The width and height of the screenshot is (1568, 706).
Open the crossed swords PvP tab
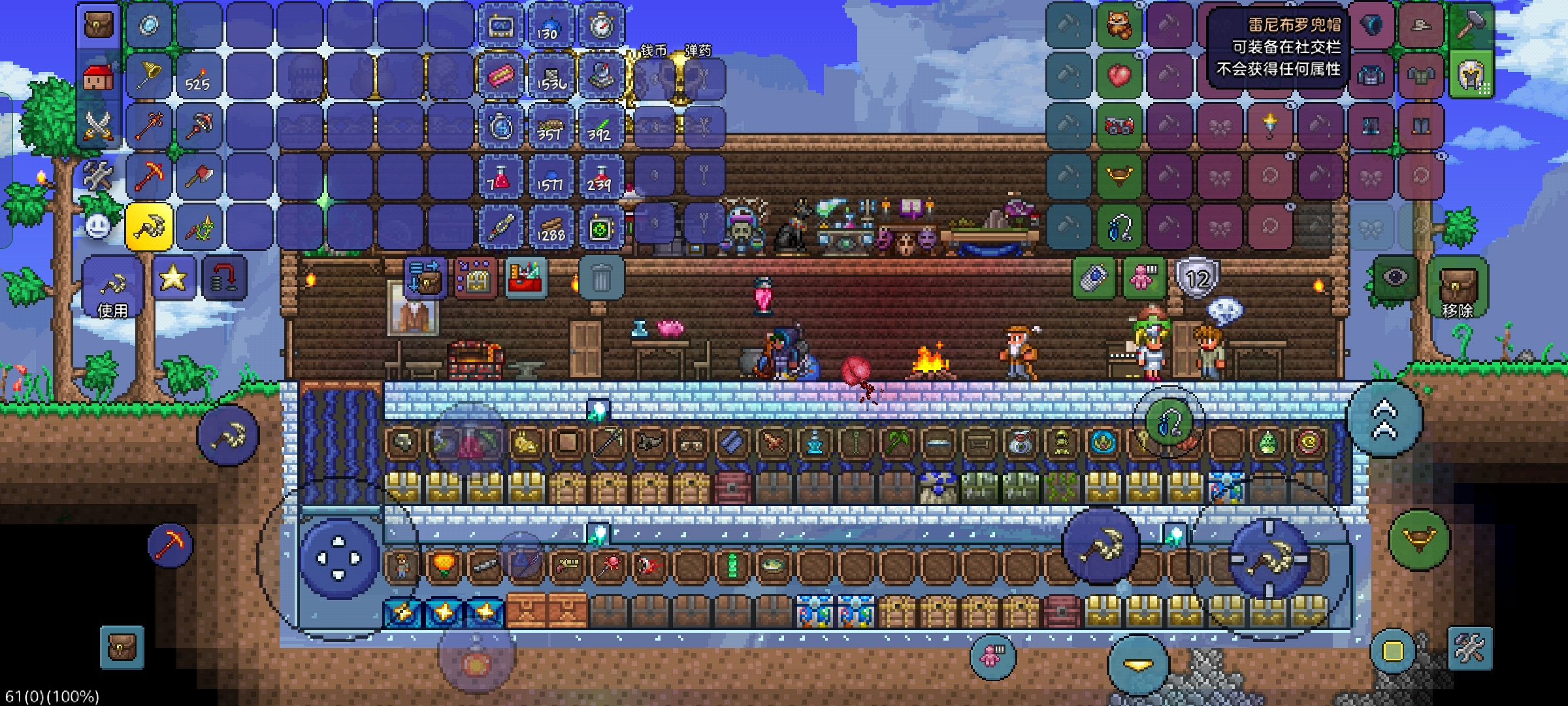(99, 126)
